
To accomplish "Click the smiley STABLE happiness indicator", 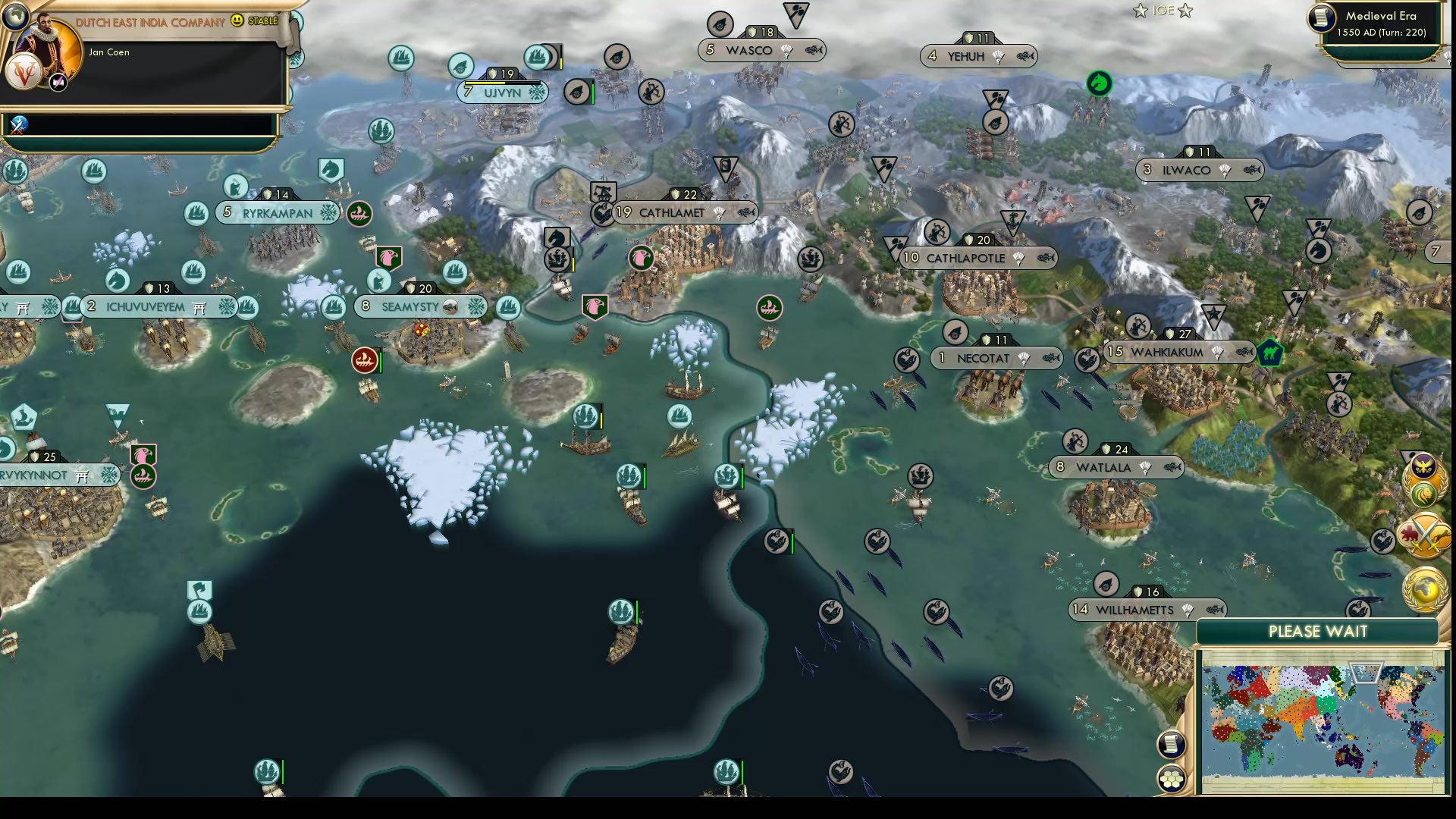I will (x=236, y=21).
